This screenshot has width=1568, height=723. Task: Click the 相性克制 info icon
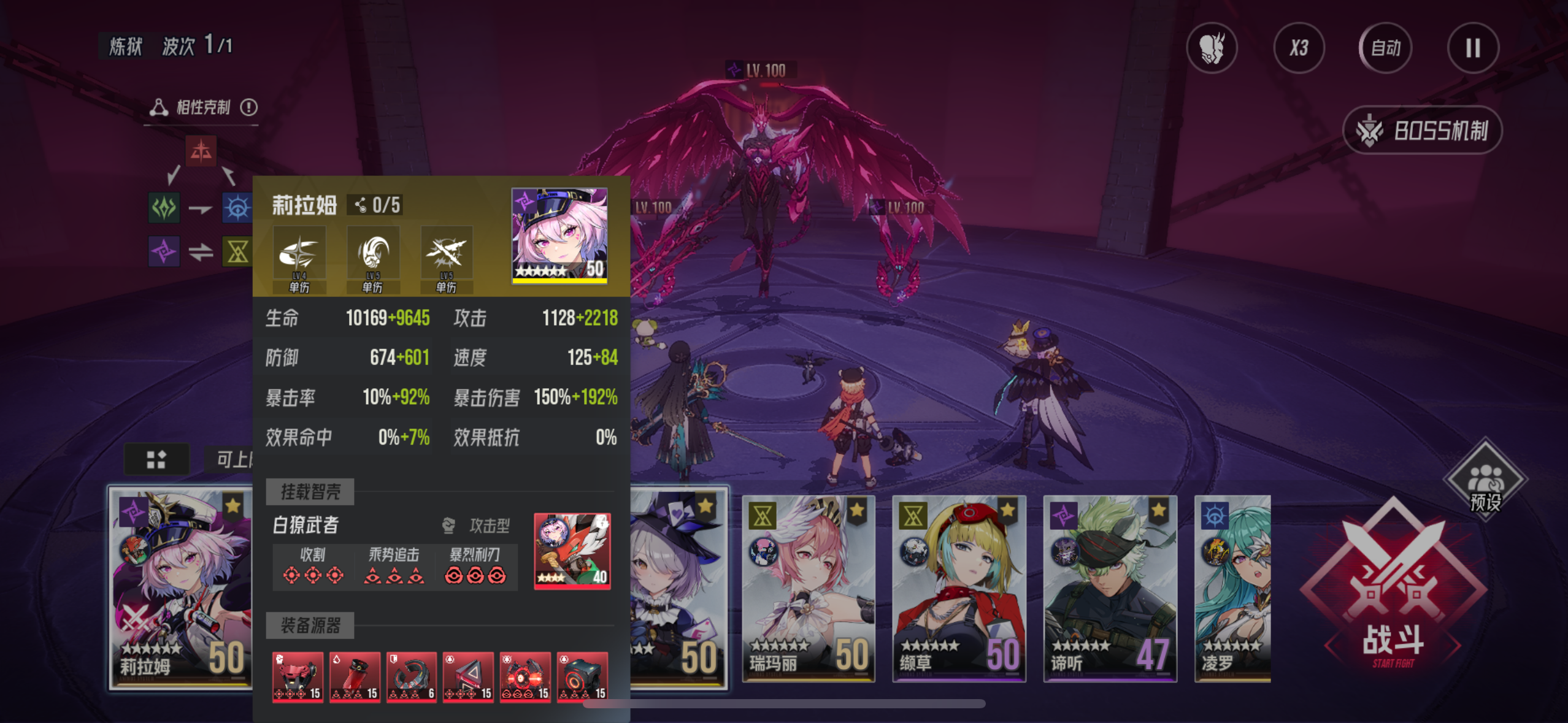(249, 107)
